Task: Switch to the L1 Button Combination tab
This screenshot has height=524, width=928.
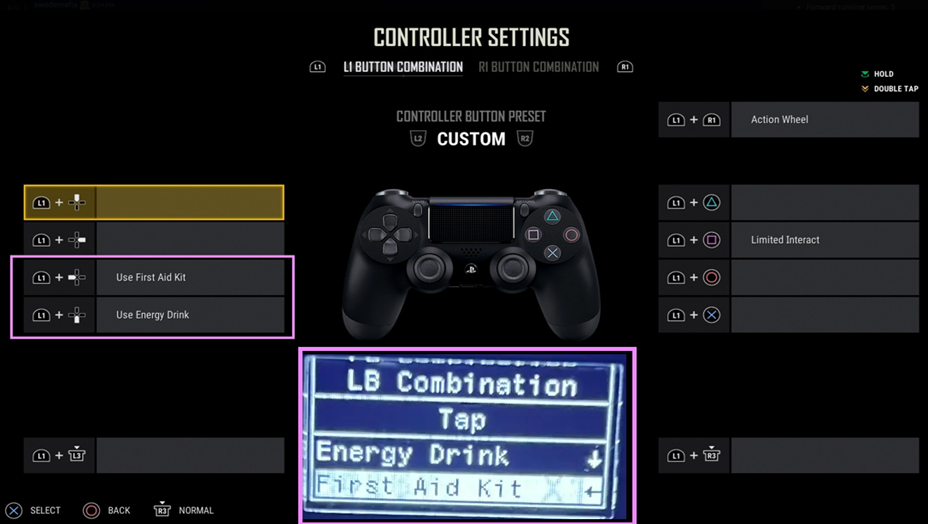Action: click(x=403, y=68)
